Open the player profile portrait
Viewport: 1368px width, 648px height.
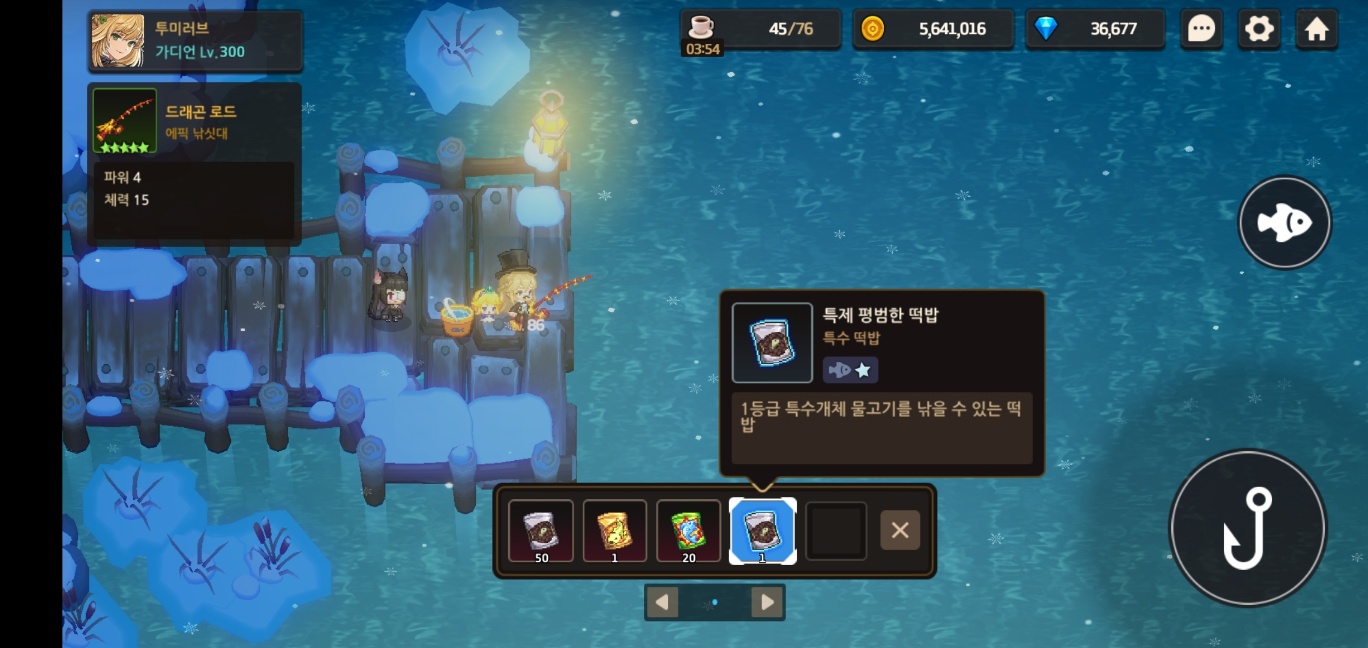[118, 41]
